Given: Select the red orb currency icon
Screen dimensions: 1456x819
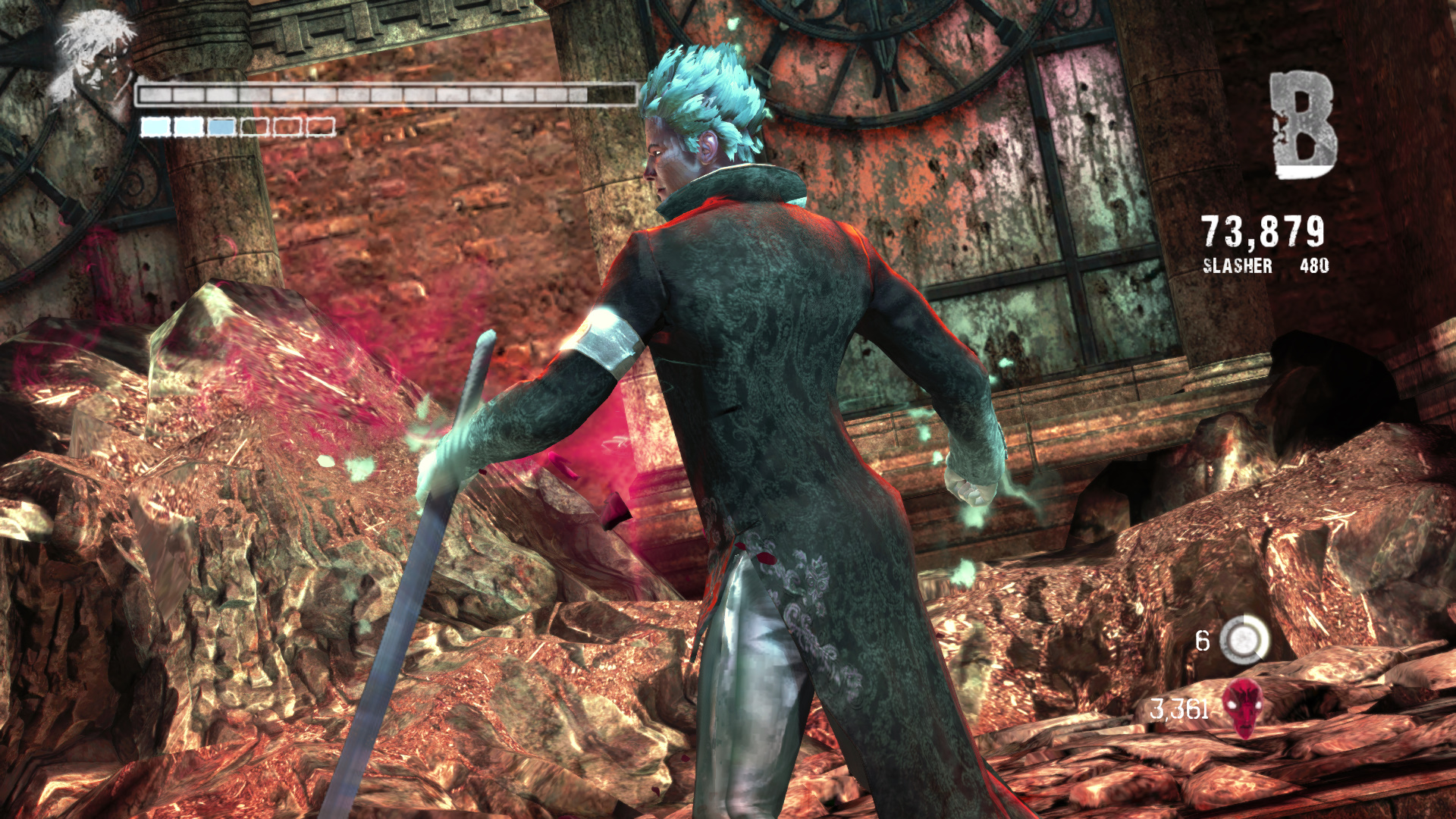Looking at the screenshot, I should (x=1244, y=708).
